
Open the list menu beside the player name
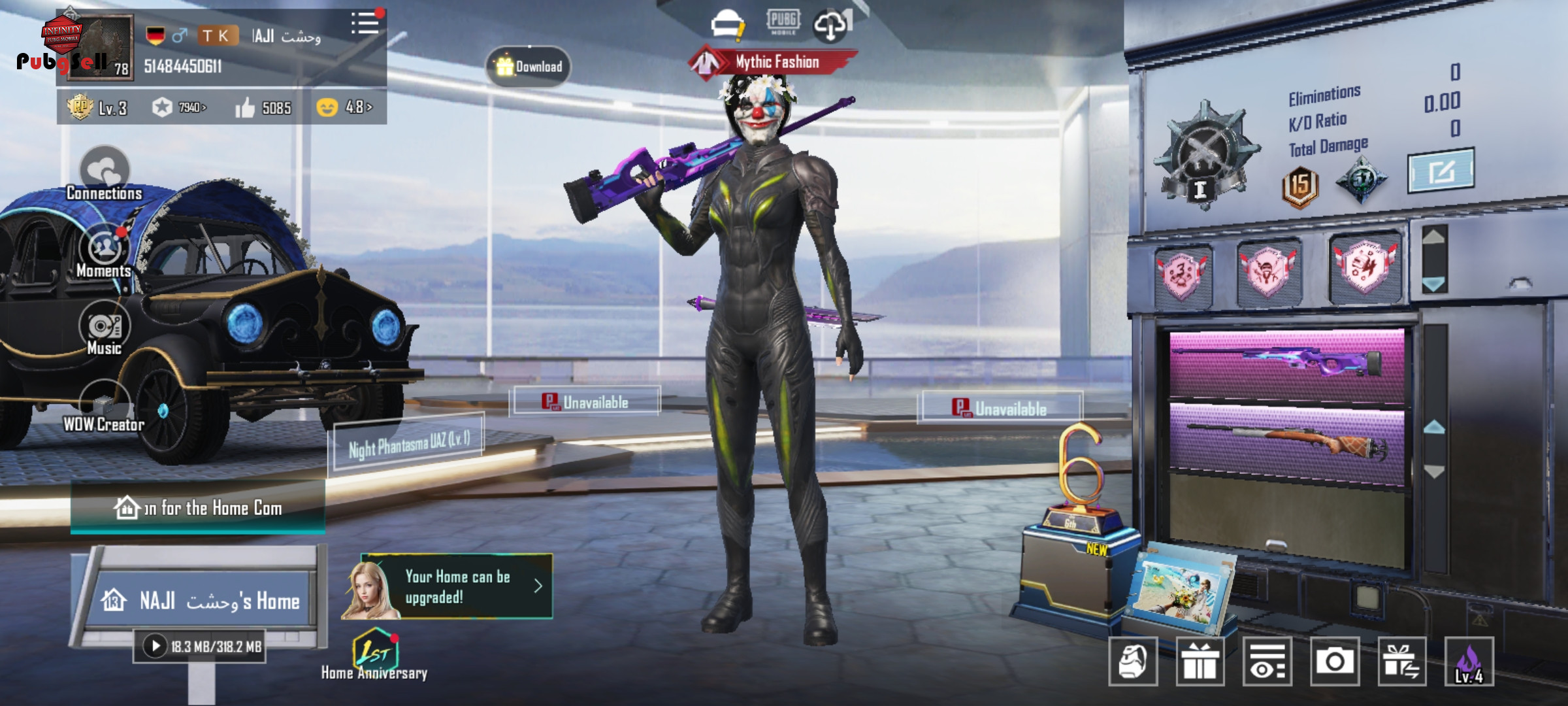coord(365,24)
